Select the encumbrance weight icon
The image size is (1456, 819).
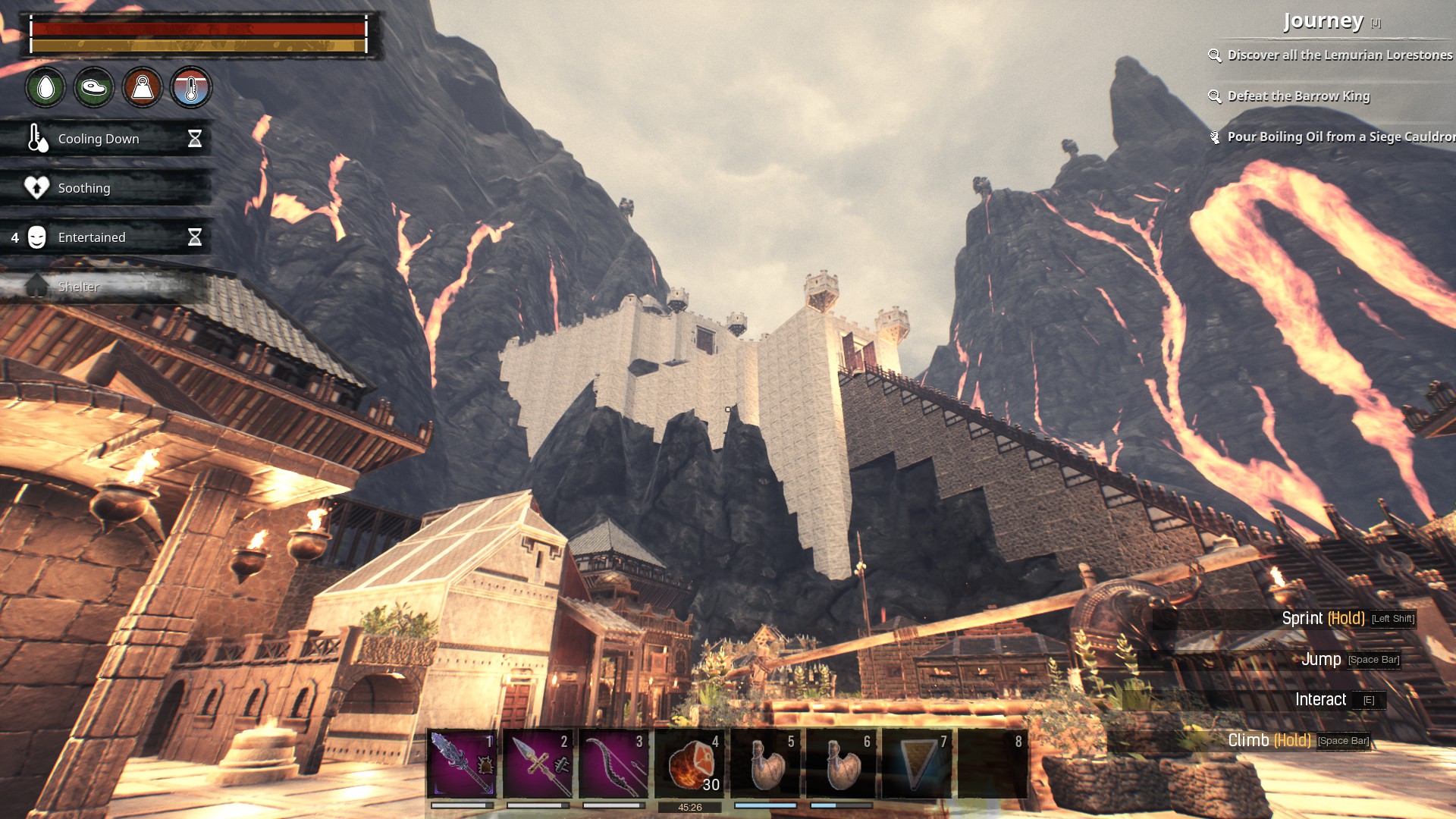pyautogui.click(x=143, y=87)
